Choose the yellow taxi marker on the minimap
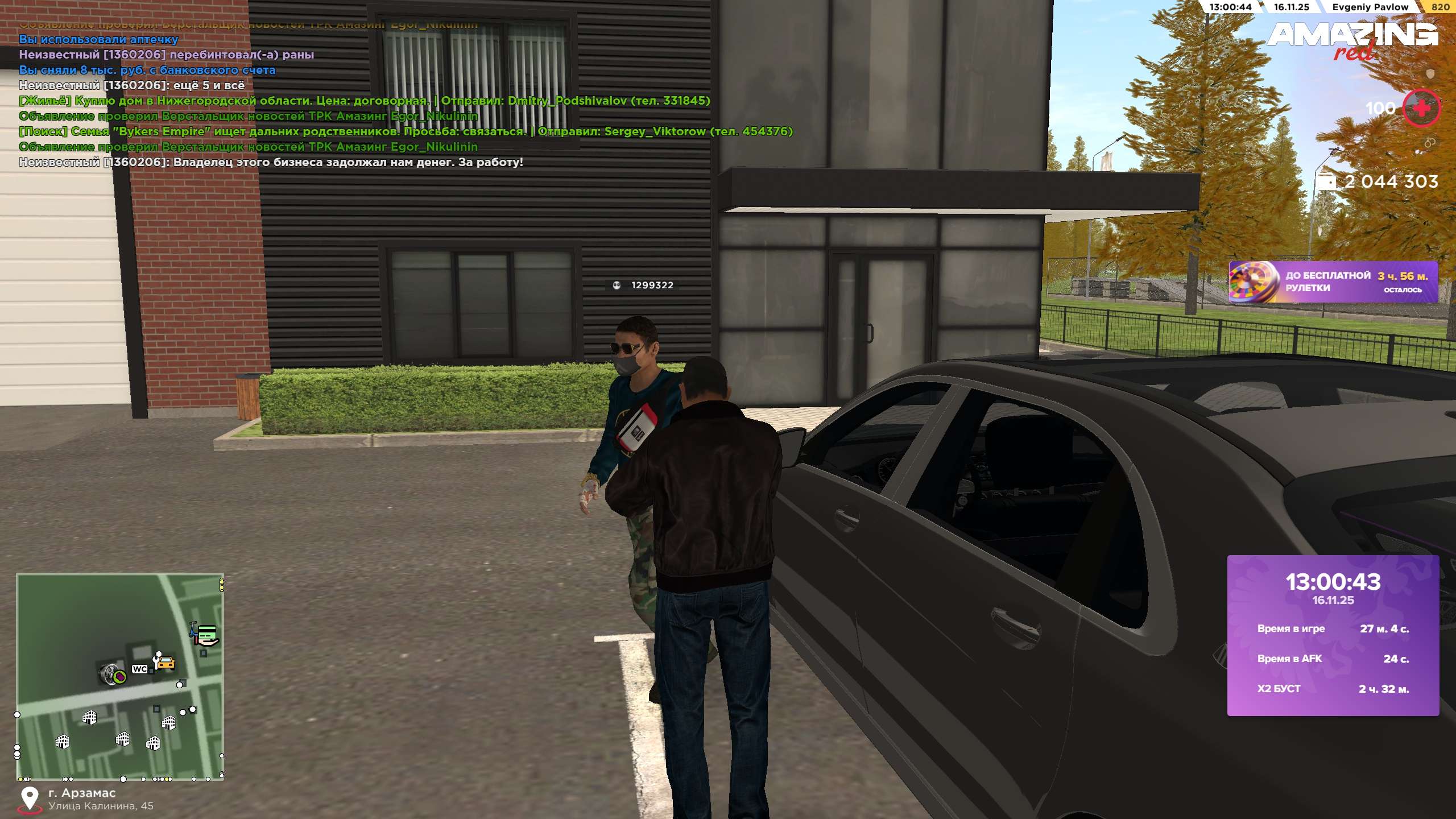The width and height of the screenshot is (1456, 819). click(x=165, y=663)
